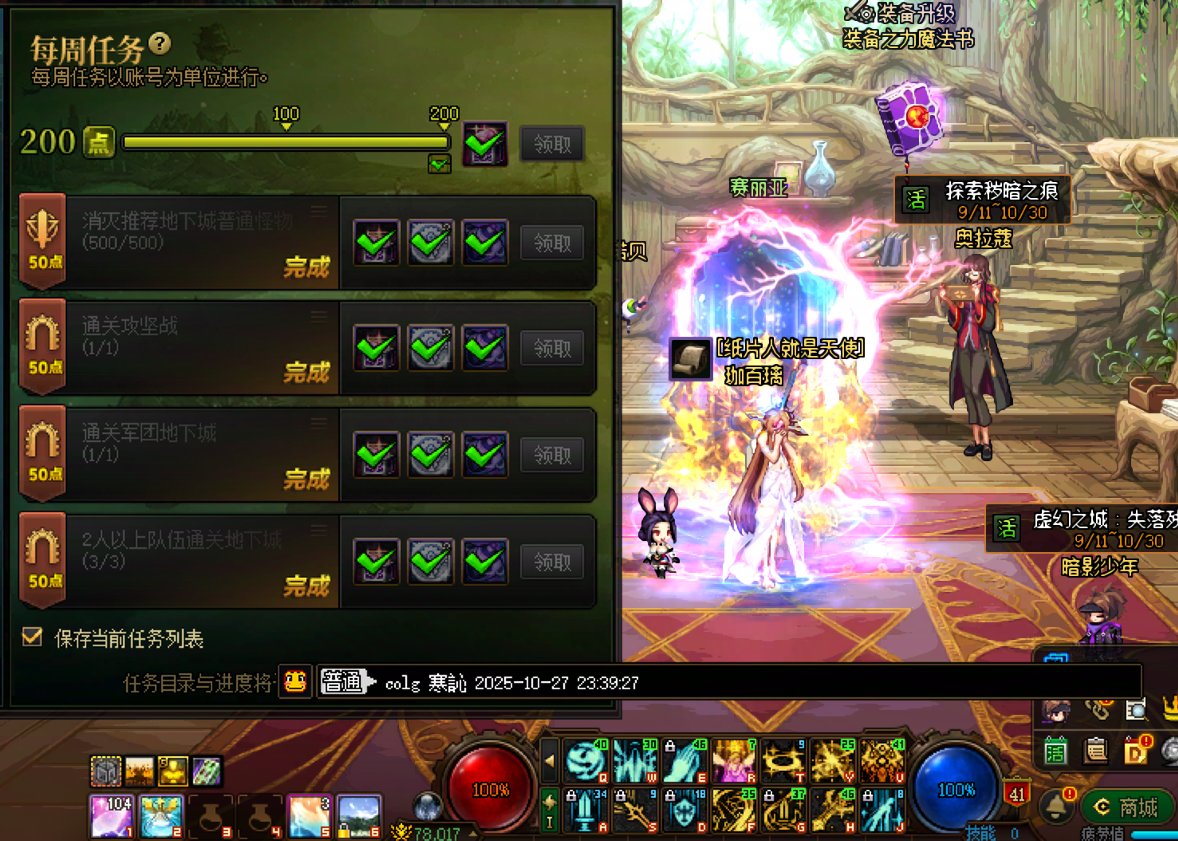Check the bell notification icon
This screenshot has height=841, width=1178.
1054,806
